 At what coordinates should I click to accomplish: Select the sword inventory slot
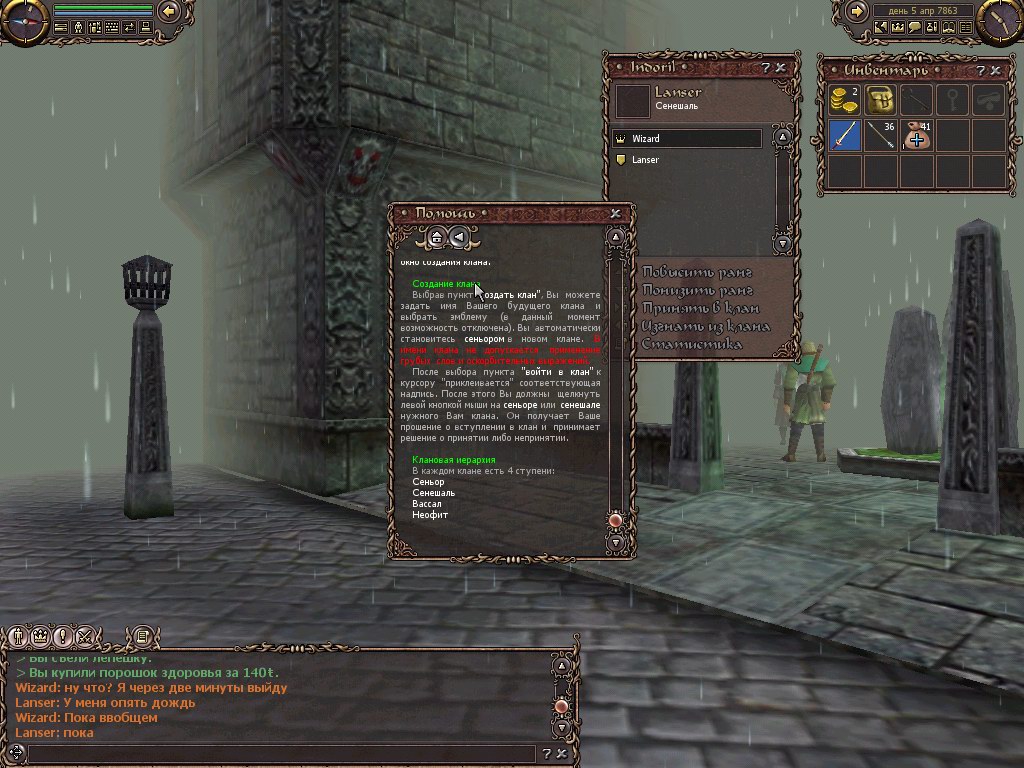[845, 135]
